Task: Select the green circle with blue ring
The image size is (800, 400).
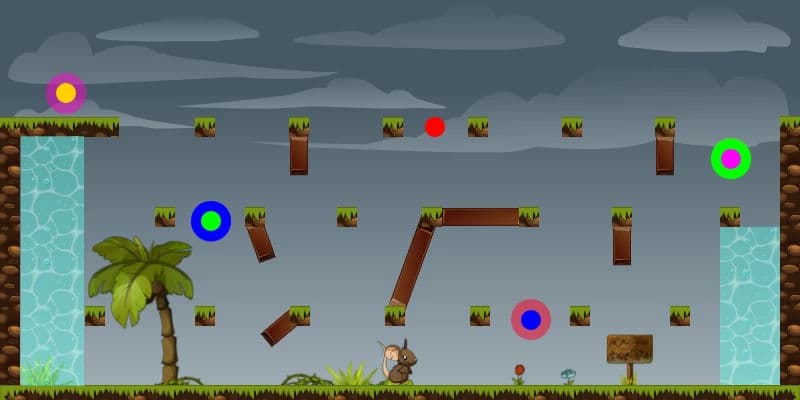Action: pos(211,221)
